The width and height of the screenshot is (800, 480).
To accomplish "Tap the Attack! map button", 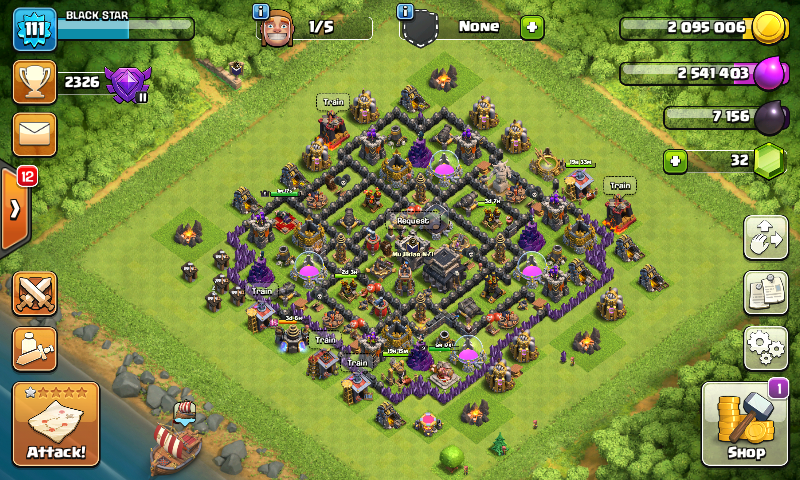I will (56, 425).
